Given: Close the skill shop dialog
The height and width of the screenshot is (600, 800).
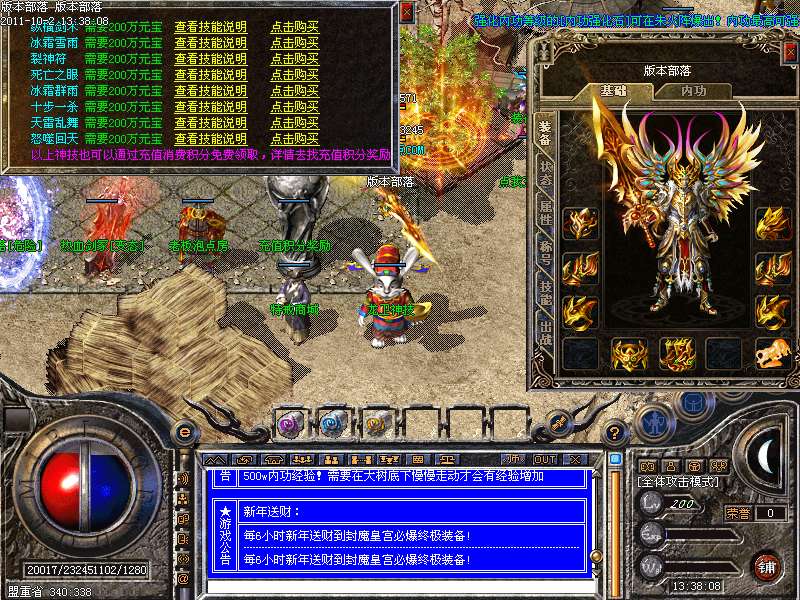Looking at the screenshot, I should [x=407, y=12].
